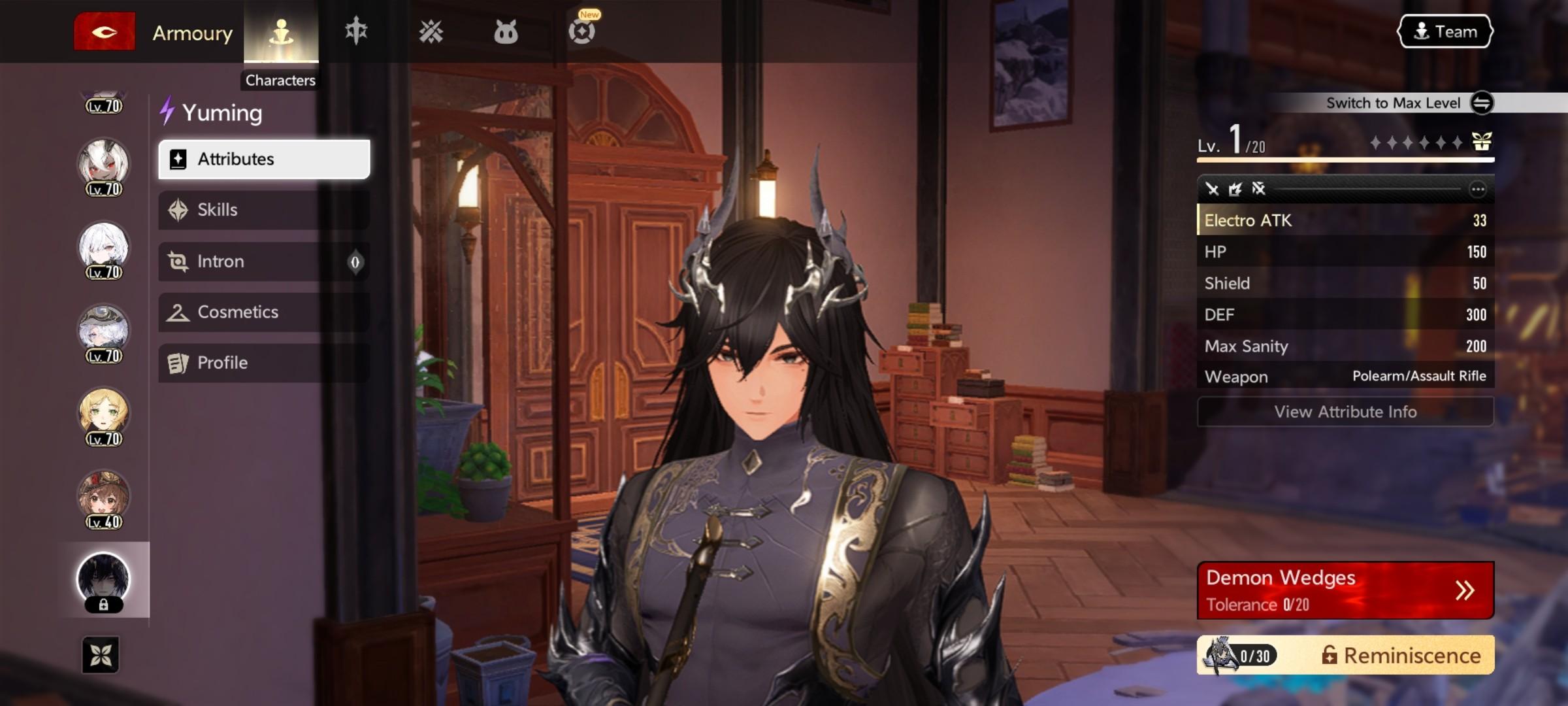
Task: Open the cat-eared creature tab
Action: (x=506, y=32)
